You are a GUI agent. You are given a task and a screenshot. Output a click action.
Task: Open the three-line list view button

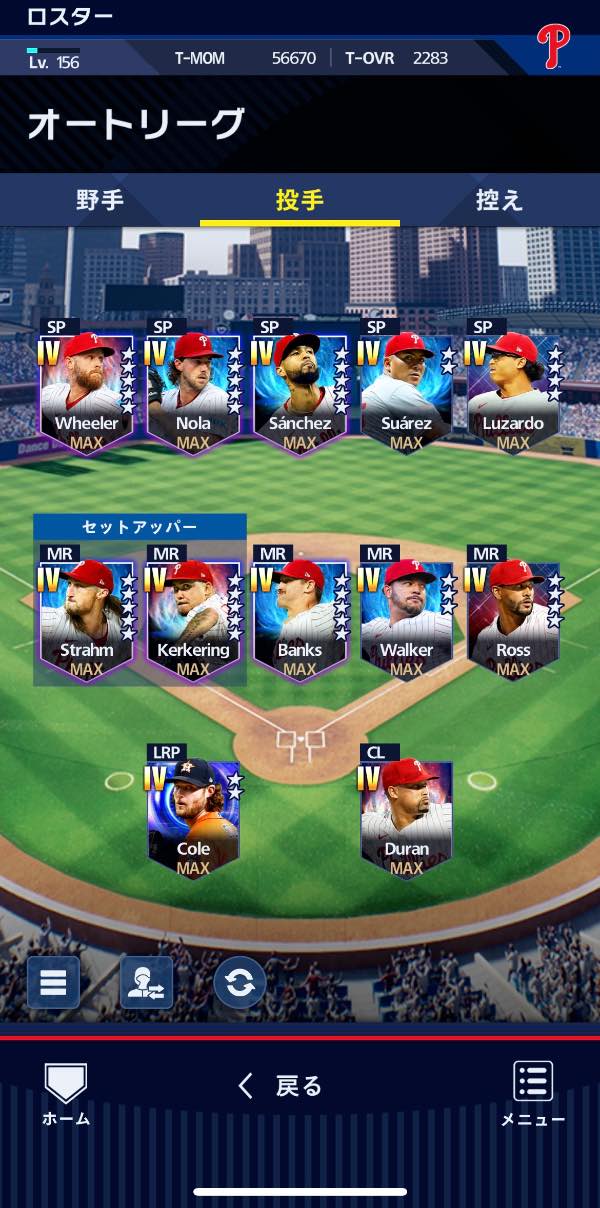(53, 982)
